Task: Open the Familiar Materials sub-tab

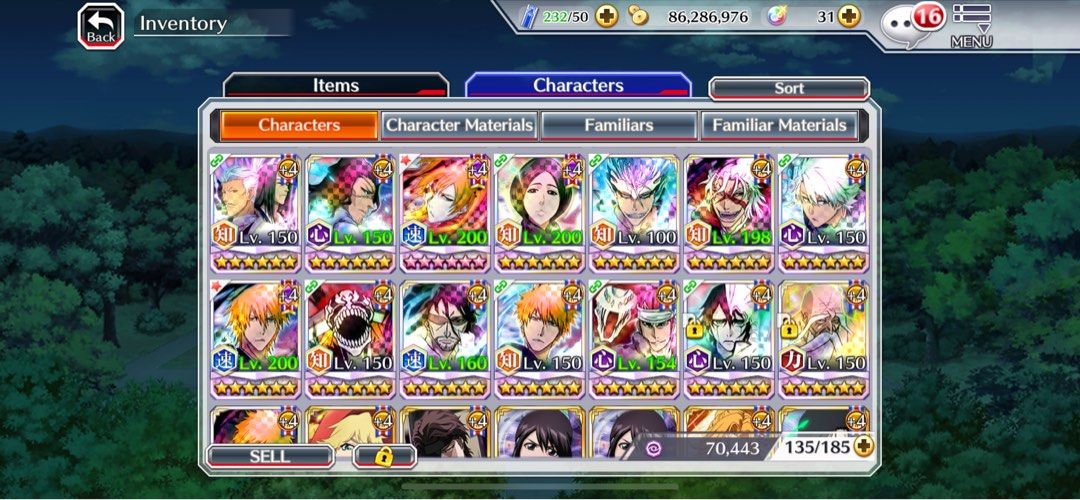Action: pyautogui.click(x=778, y=125)
